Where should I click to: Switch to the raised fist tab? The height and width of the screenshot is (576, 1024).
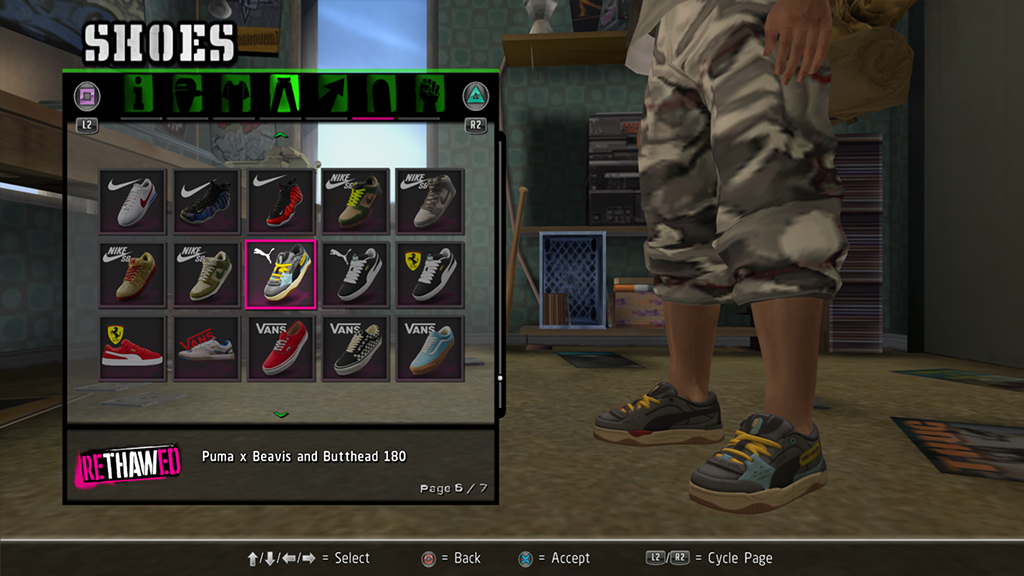(x=427, y=95)
